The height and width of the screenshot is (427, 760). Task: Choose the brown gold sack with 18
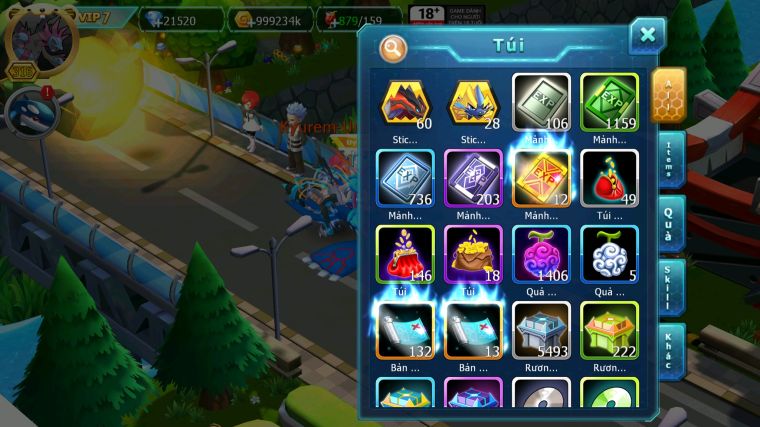click(473, 254)
